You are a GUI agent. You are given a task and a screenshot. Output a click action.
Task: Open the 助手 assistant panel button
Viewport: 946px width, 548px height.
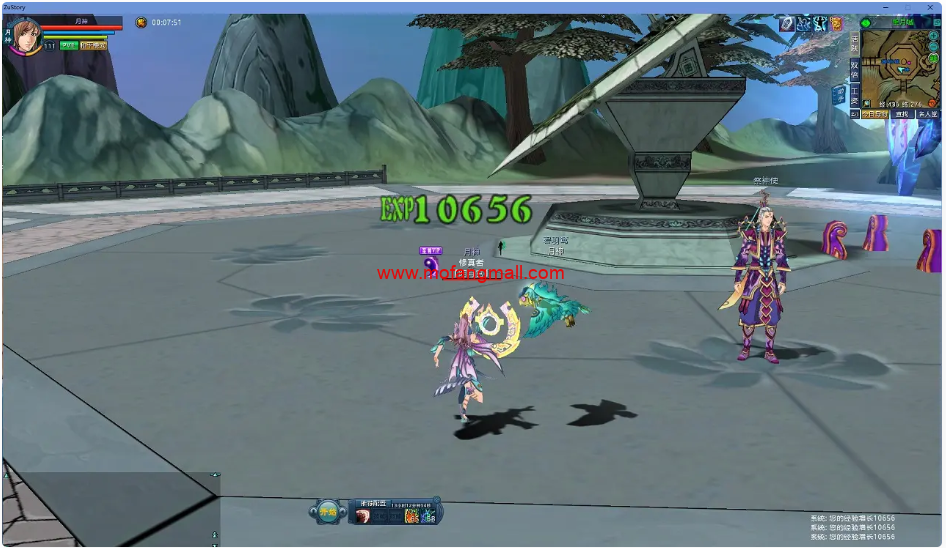(x=838, y=95)
